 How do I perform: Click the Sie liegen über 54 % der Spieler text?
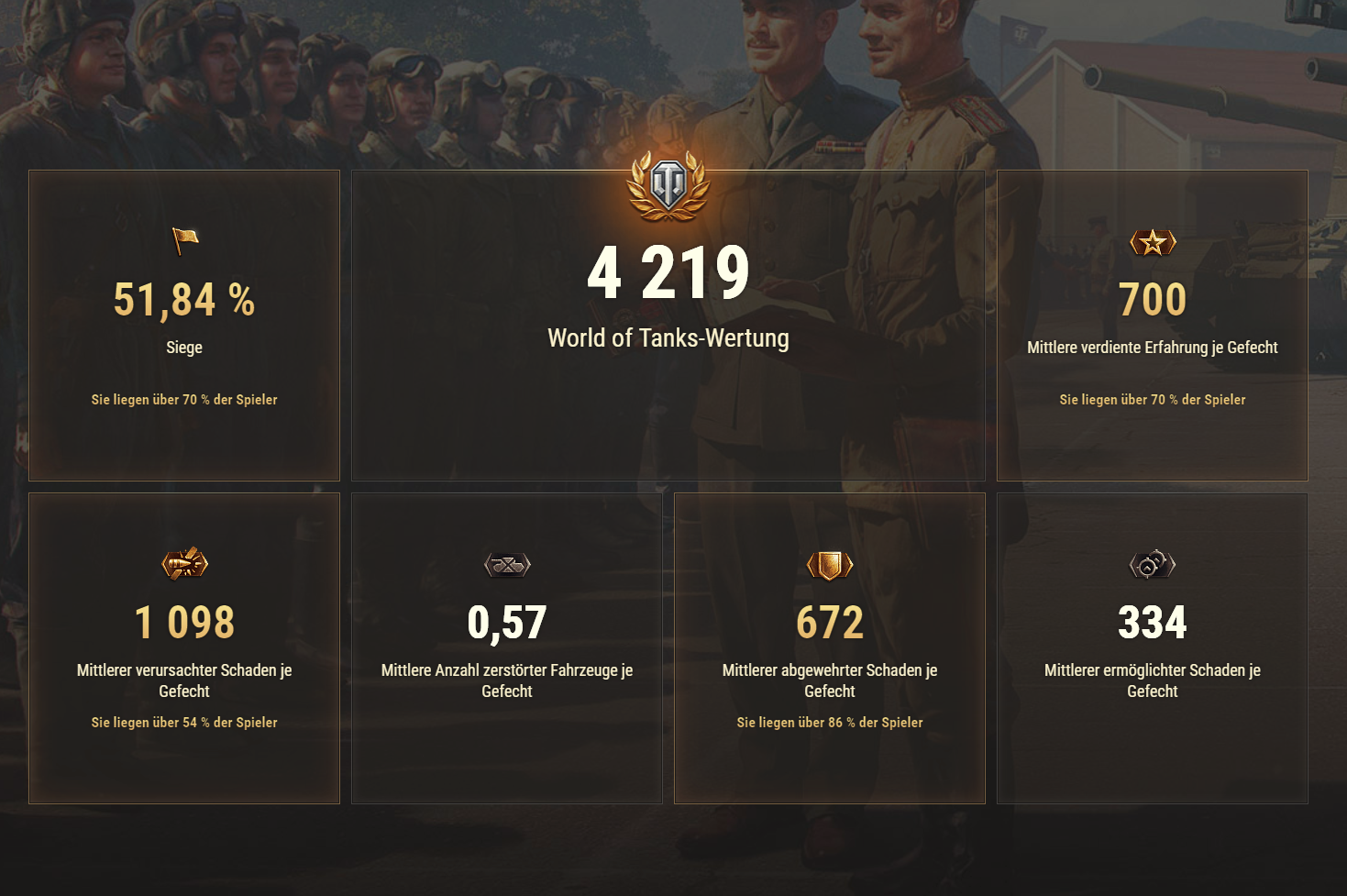point(184,723)
